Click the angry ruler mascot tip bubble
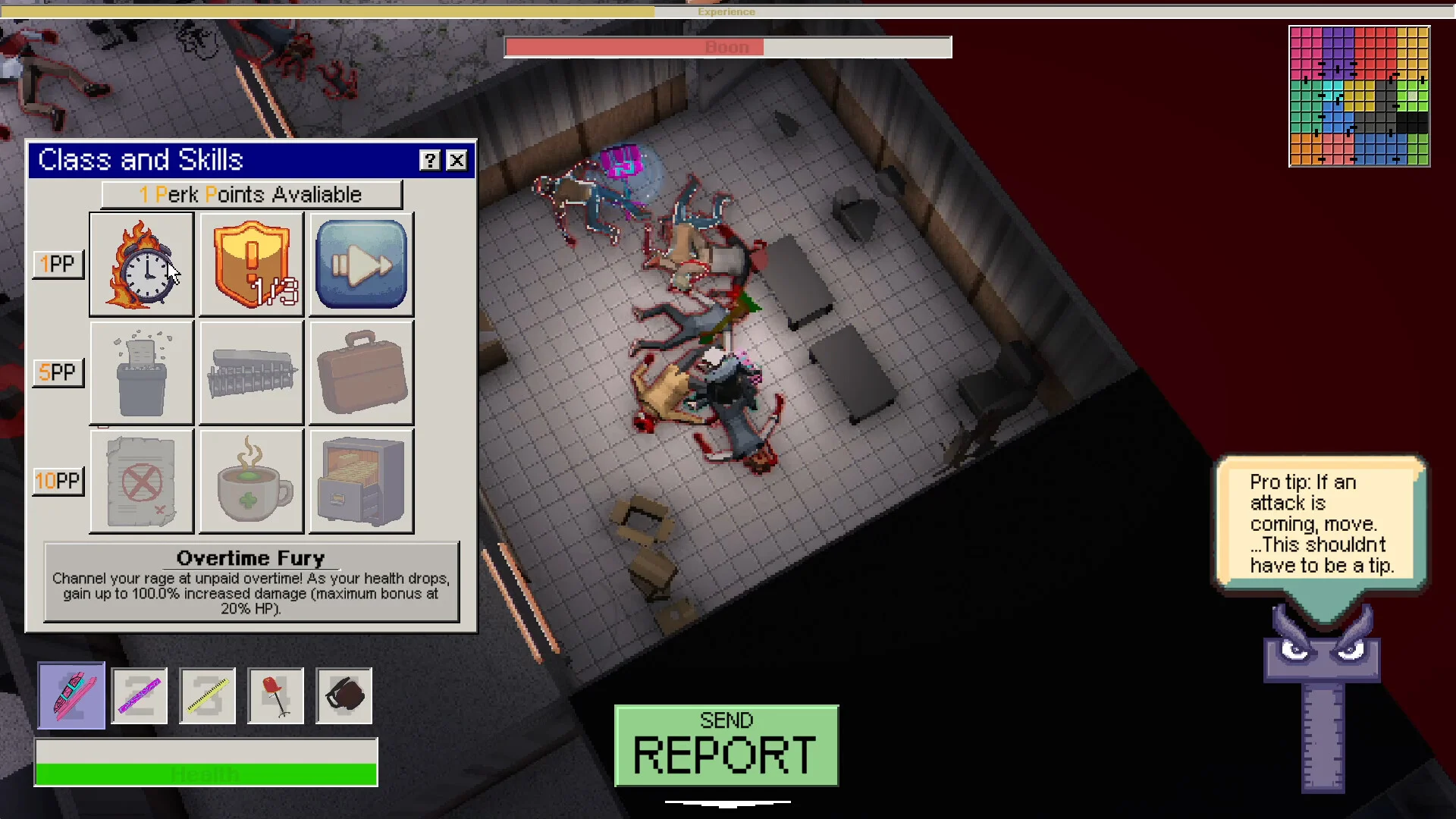This screenshot has height=819, width=1456. [x=1321, y=523]
